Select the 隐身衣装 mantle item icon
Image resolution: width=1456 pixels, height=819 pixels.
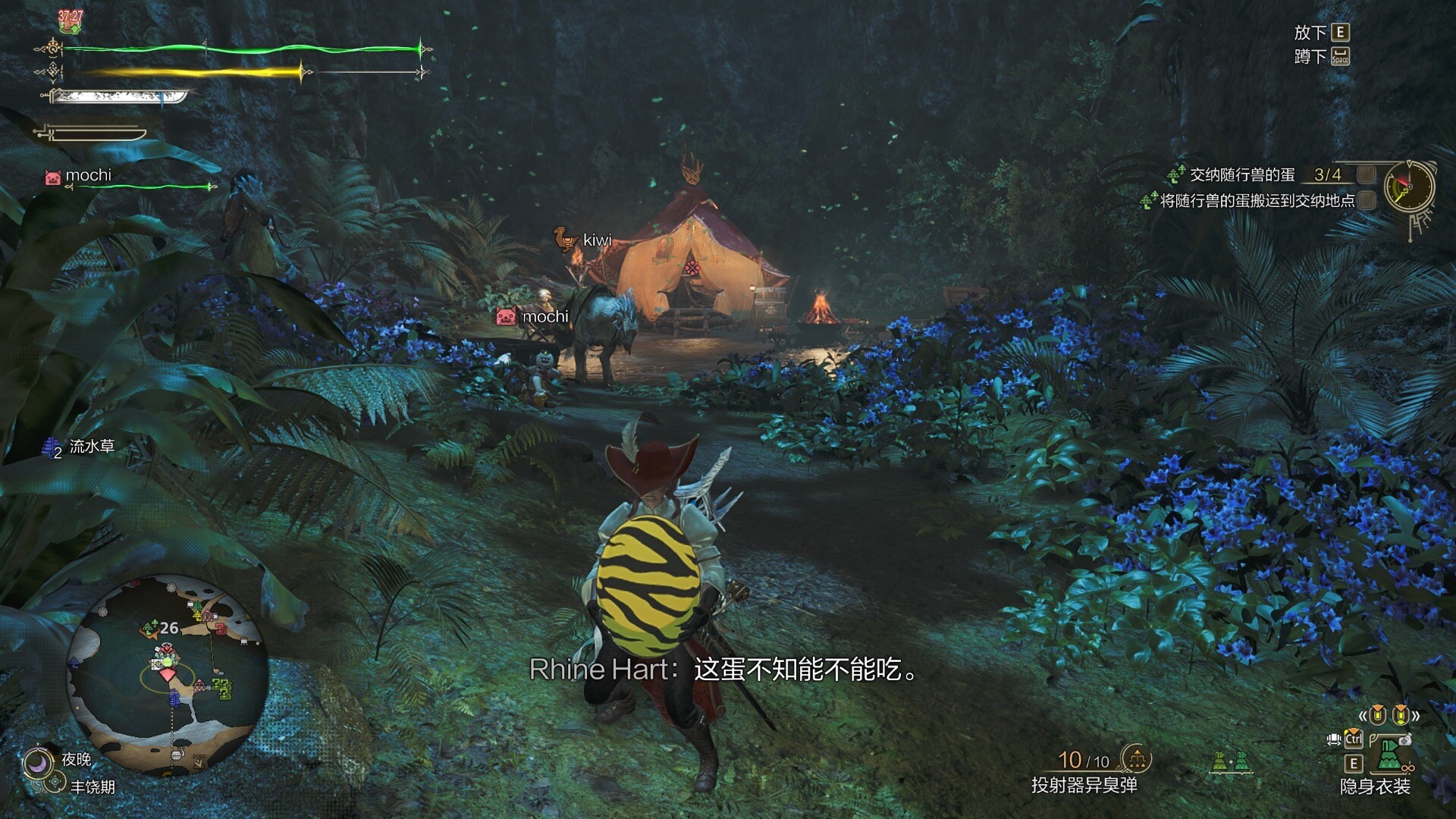[1389, 755]
